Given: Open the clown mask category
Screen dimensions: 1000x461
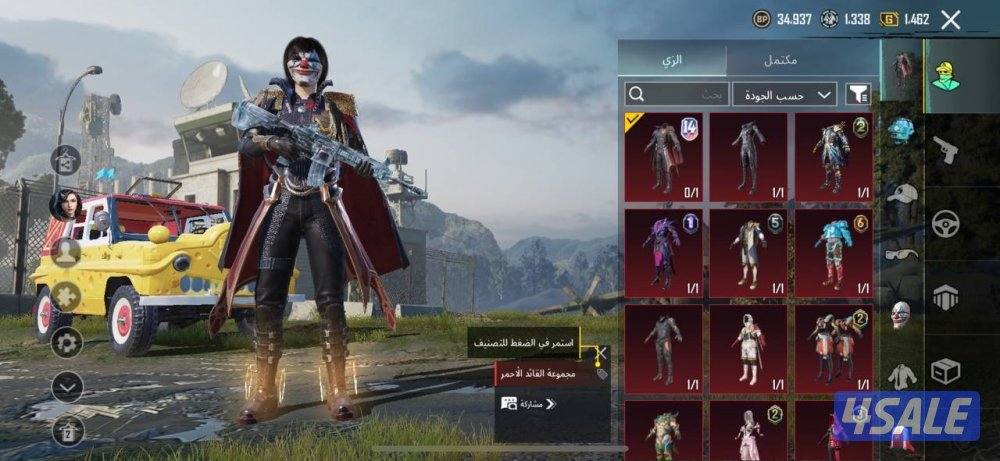Looking at the screenshot, I should [902, 315].
